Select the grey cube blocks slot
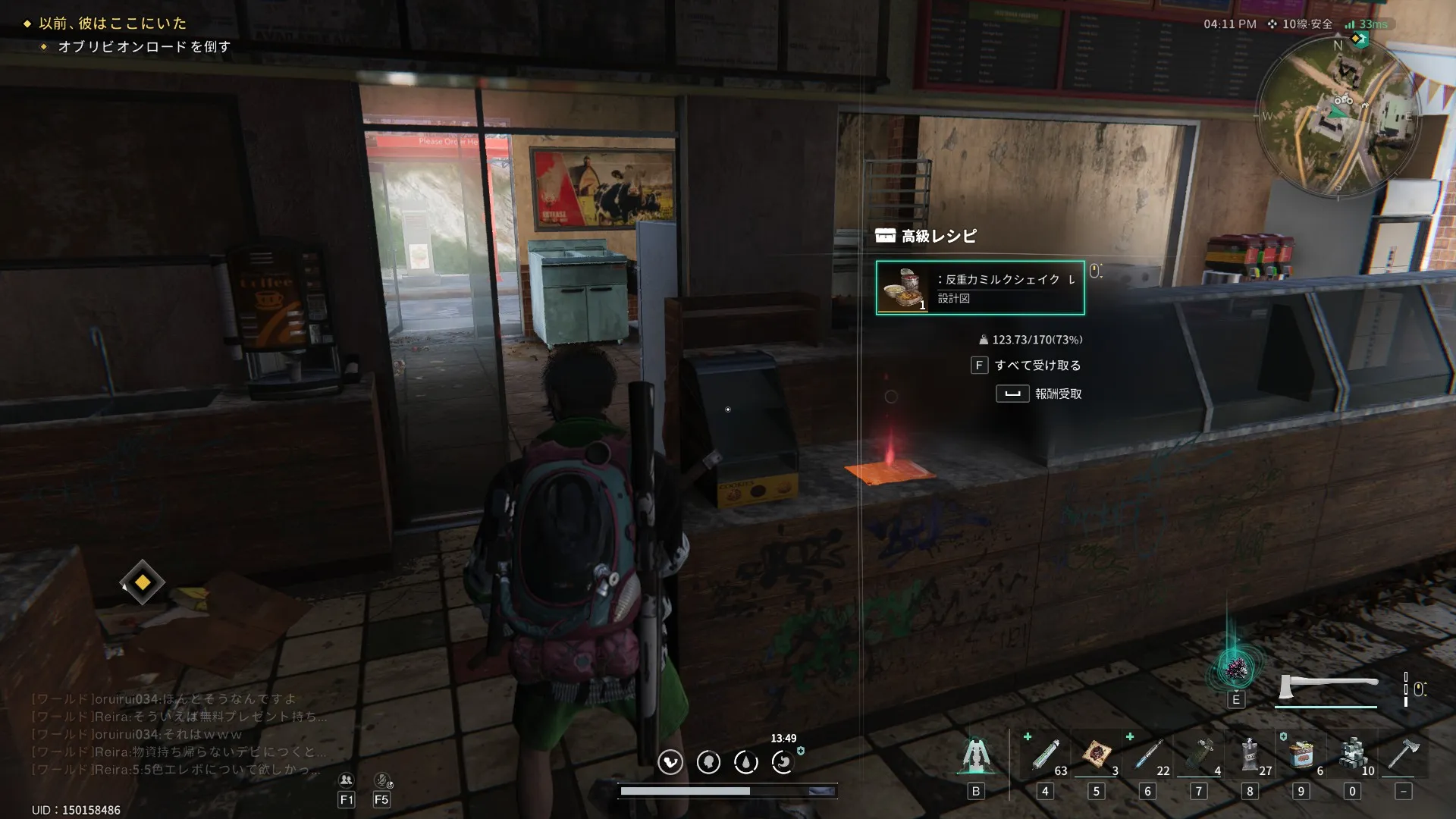Screen dimensions: 1456x819 [1352, 756]
